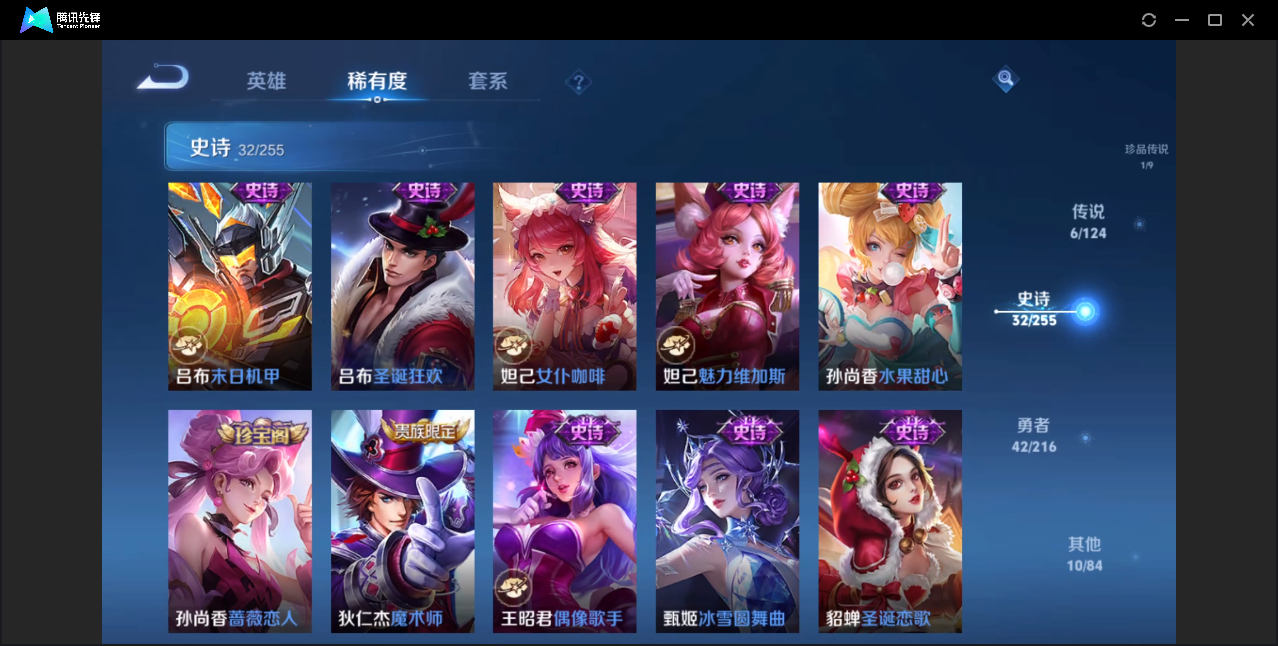Image resolution: width=1278 pixels, height=646 pixels.
Task: Select the 吕布 末日机甲 skin card
Action: coord(240,286)
